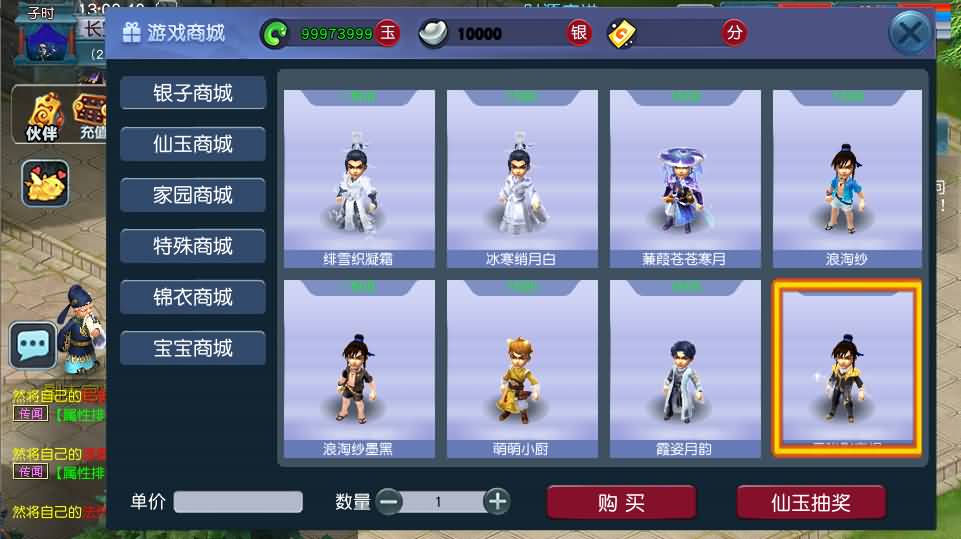Screen dimensions: 961x539
Task: Choose the 特殊商城 category
Action: tap(193, 246)
